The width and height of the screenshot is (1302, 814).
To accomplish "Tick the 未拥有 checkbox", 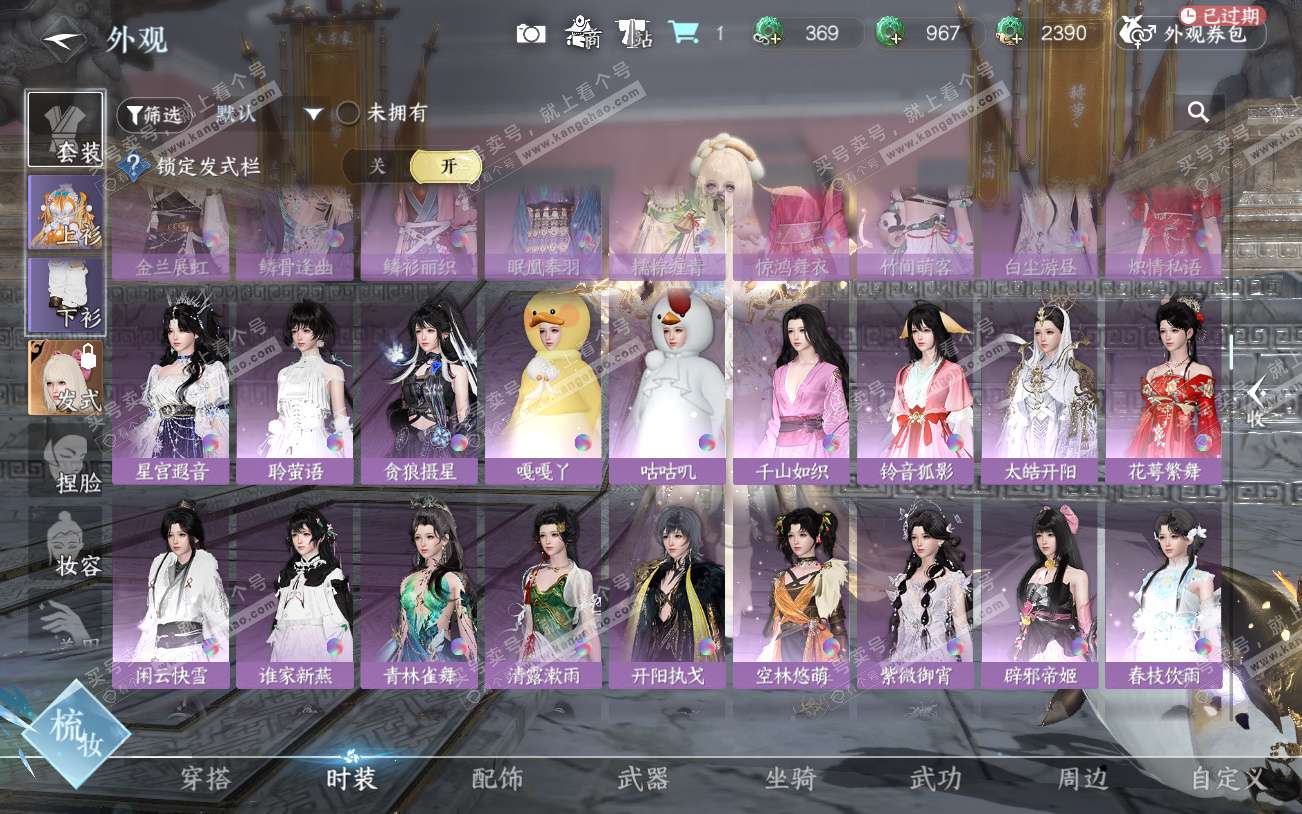I will (x=348, y=113).
